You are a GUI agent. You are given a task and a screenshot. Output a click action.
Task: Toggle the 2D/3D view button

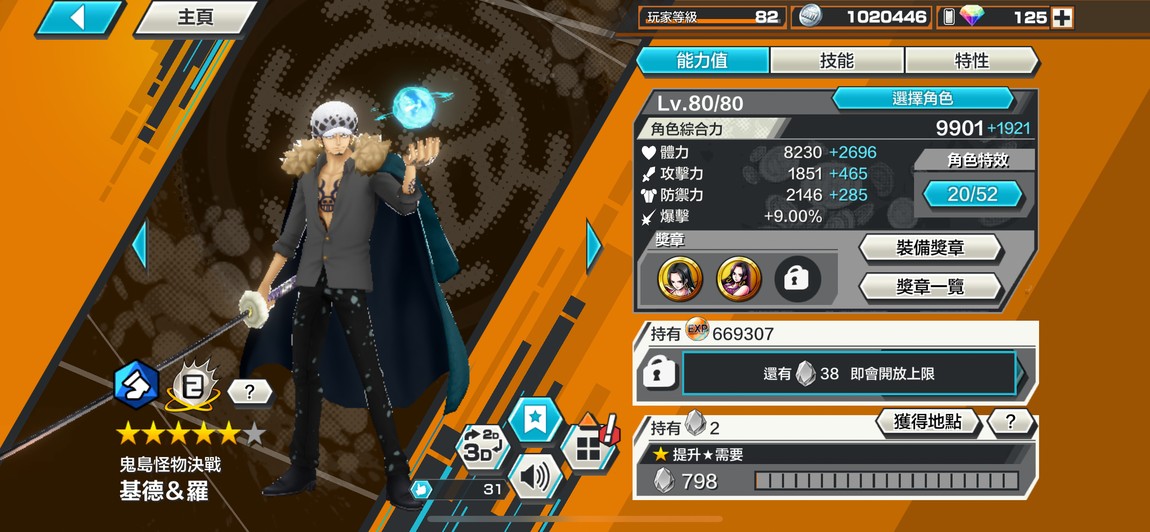tap(481, 446)
